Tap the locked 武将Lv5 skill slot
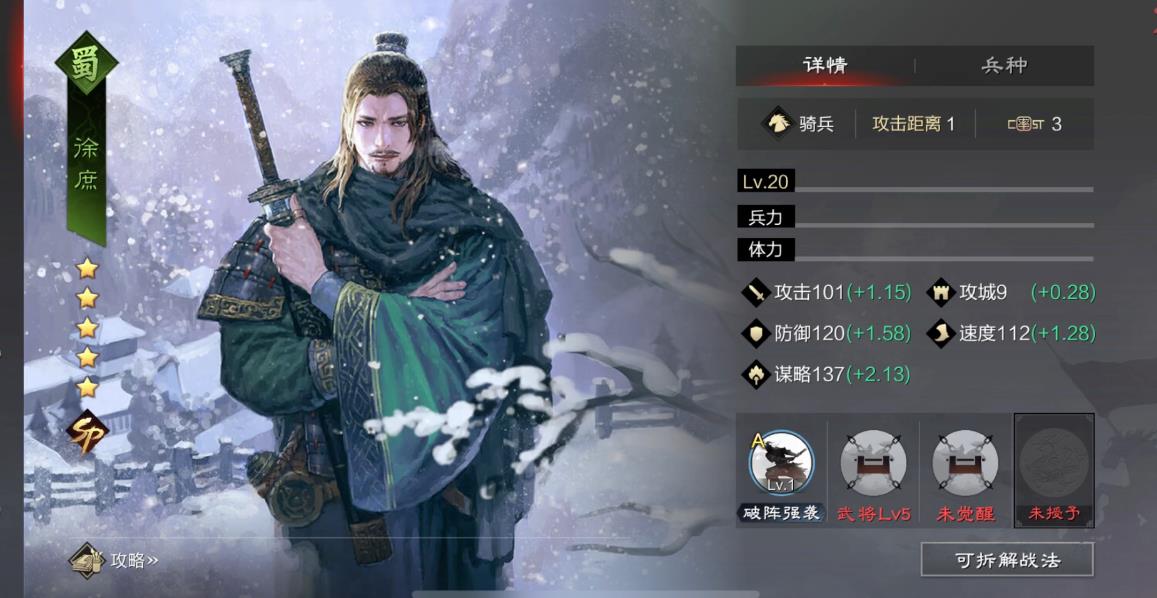This screenshot has width=1157, height=598. (873, 464)
